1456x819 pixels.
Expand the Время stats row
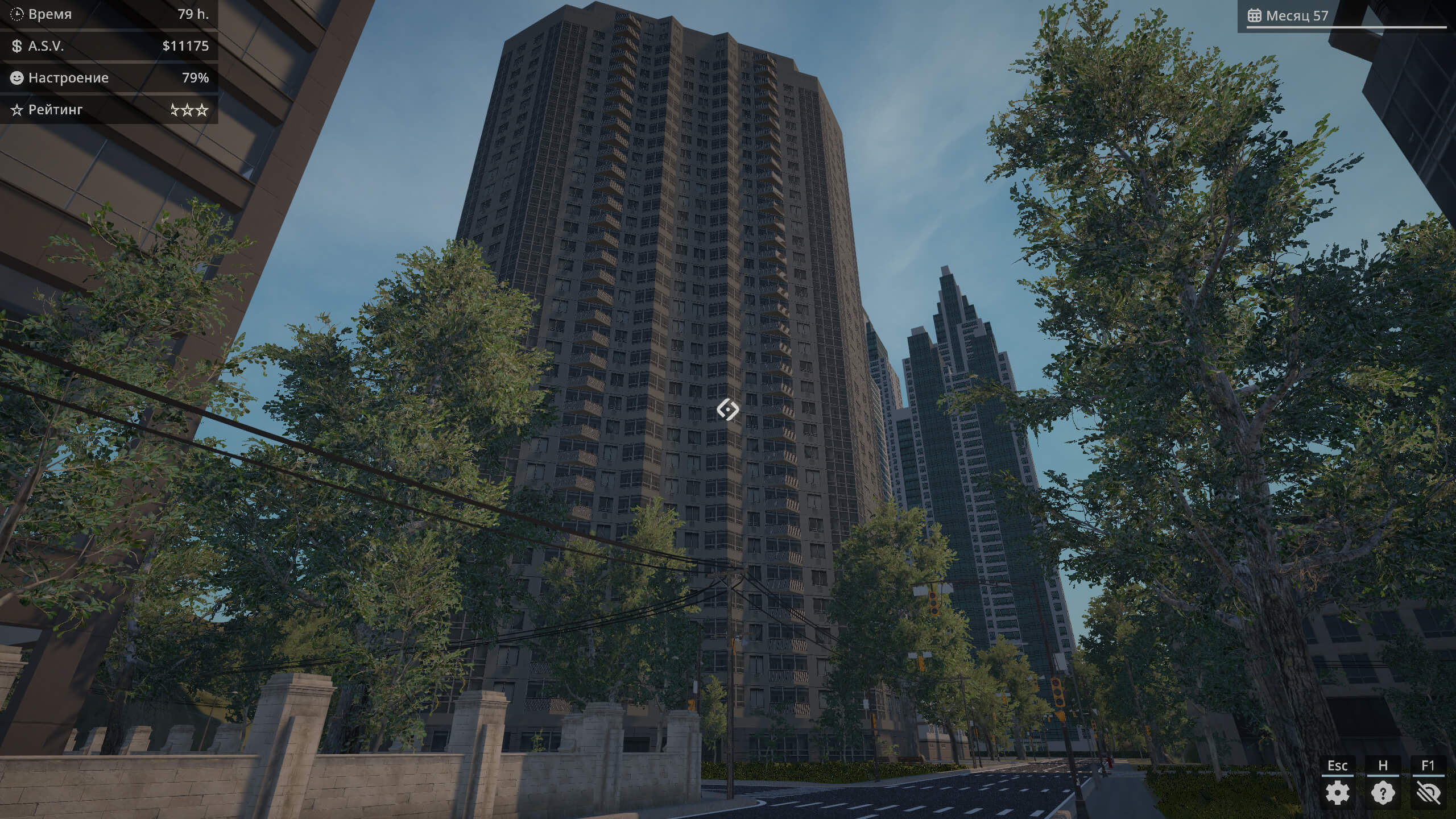(108, 13)
